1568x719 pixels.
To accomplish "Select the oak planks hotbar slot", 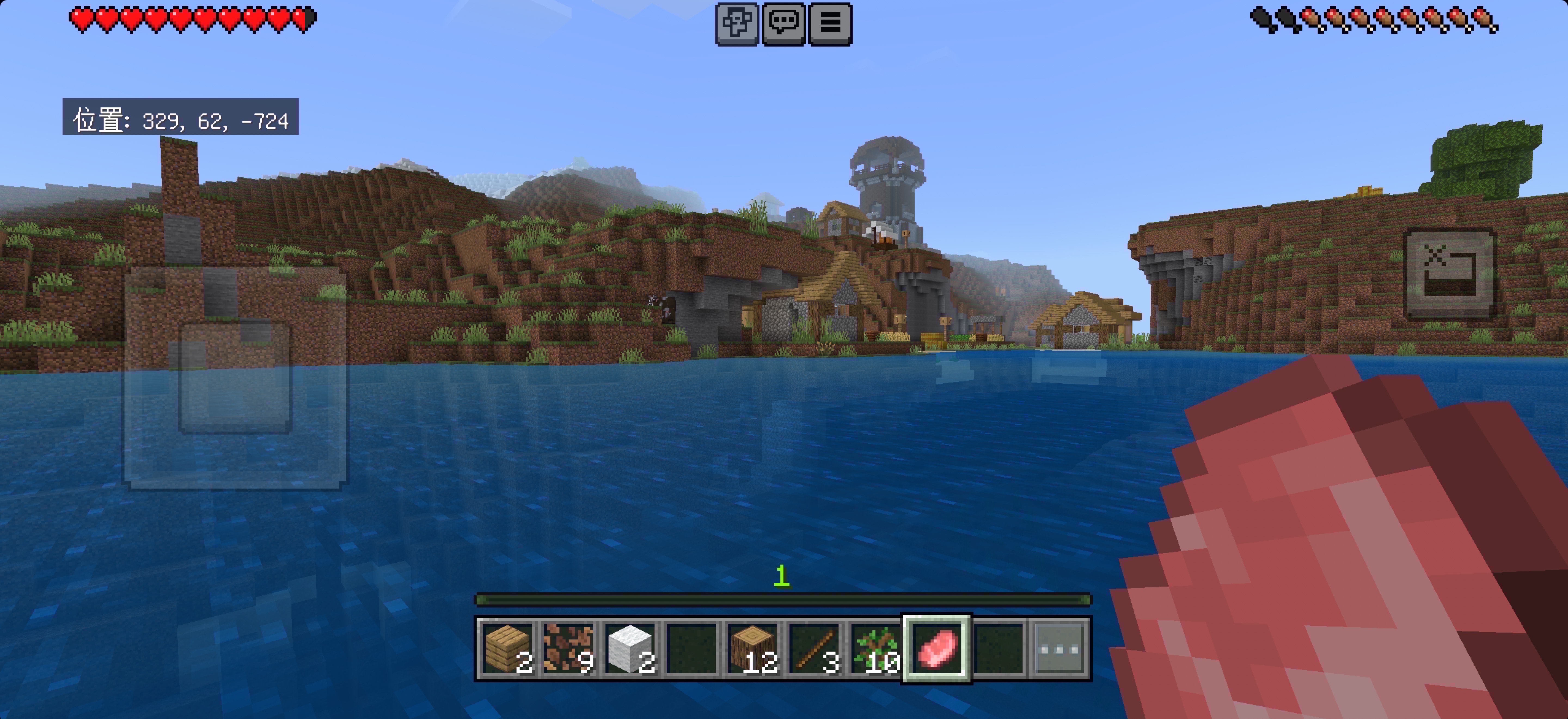I will (507, 649).
